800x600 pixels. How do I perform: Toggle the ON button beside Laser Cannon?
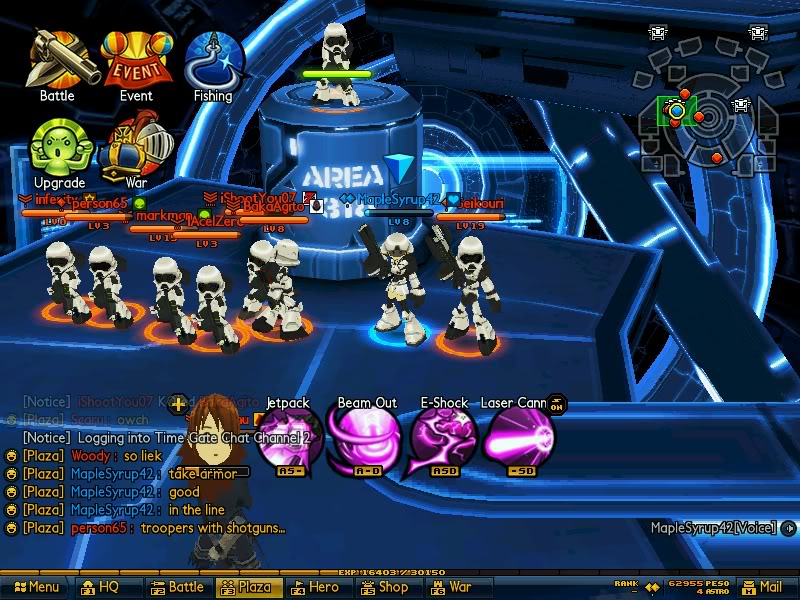[x=557, y=404]
